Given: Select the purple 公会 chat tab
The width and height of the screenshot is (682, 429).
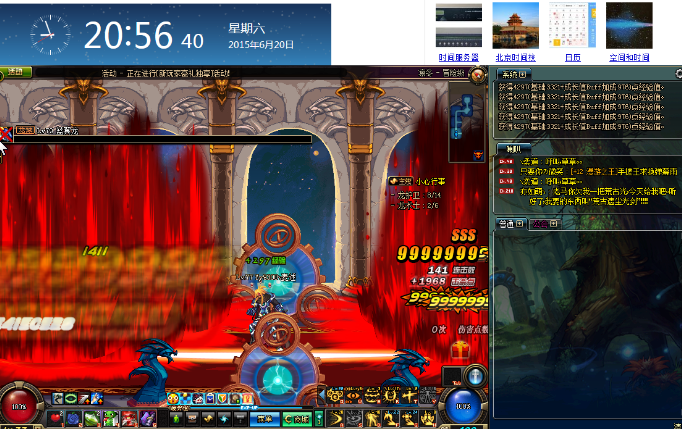Looking at the screenshot, I should tap(543, 225).
